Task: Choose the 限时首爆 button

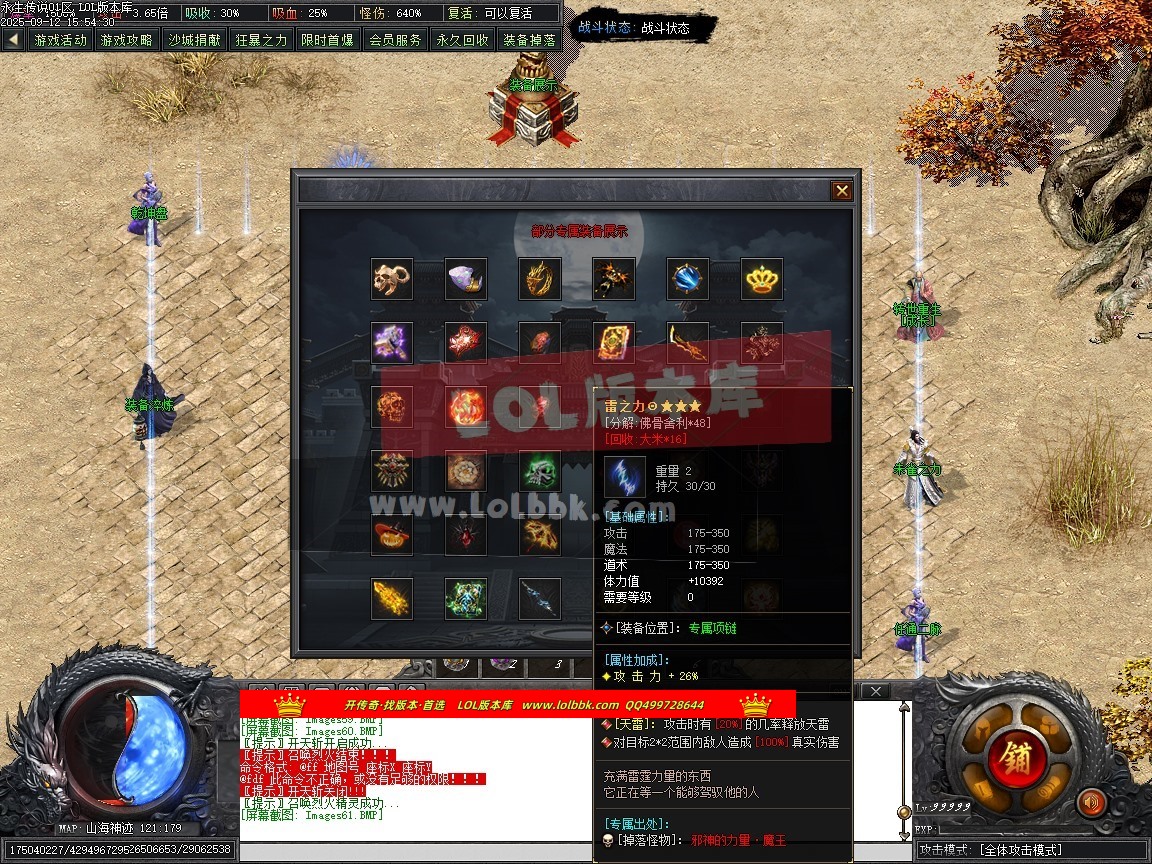Action: [x=327, y=40]
